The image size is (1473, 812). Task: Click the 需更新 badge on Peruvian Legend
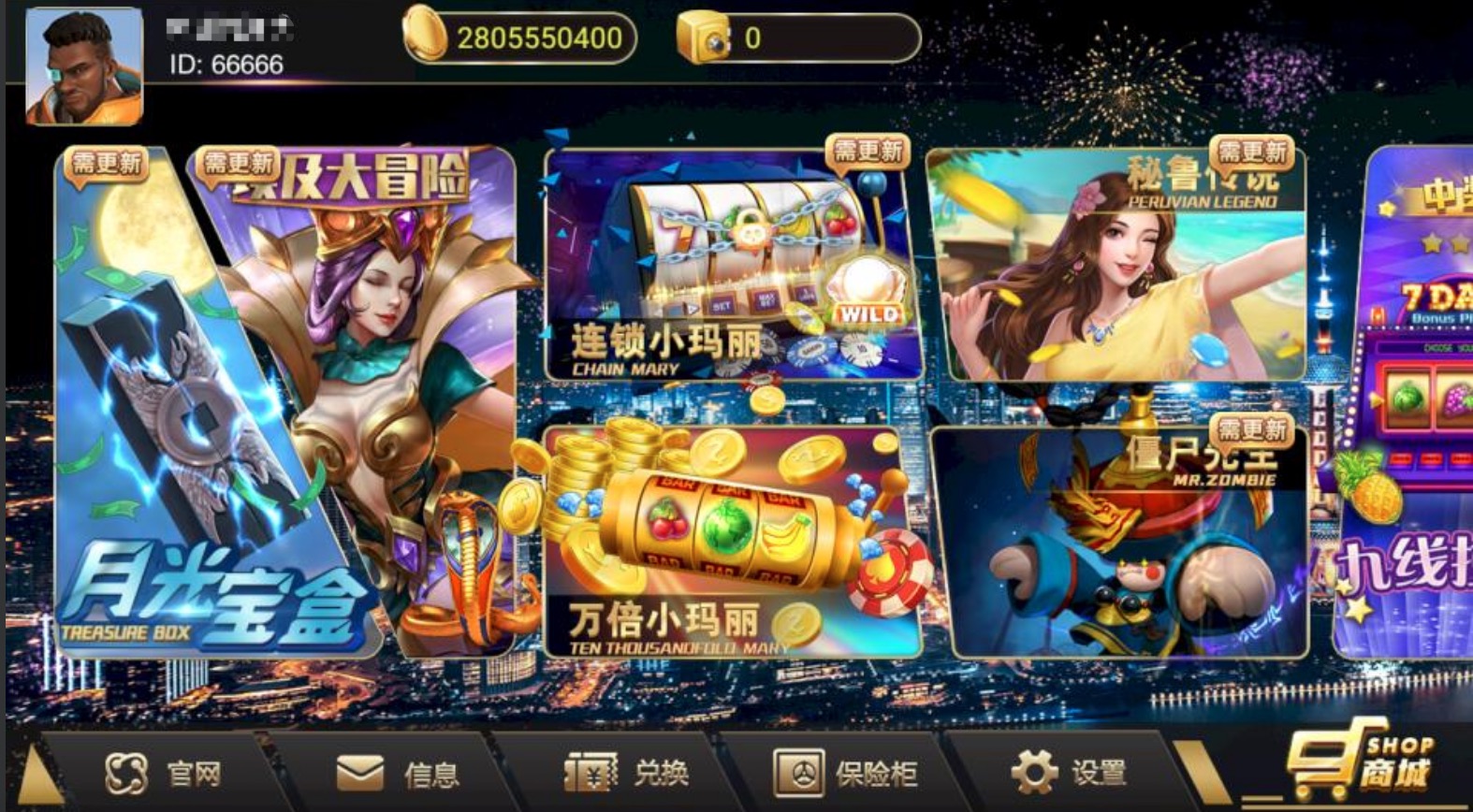click(1254, 153)
